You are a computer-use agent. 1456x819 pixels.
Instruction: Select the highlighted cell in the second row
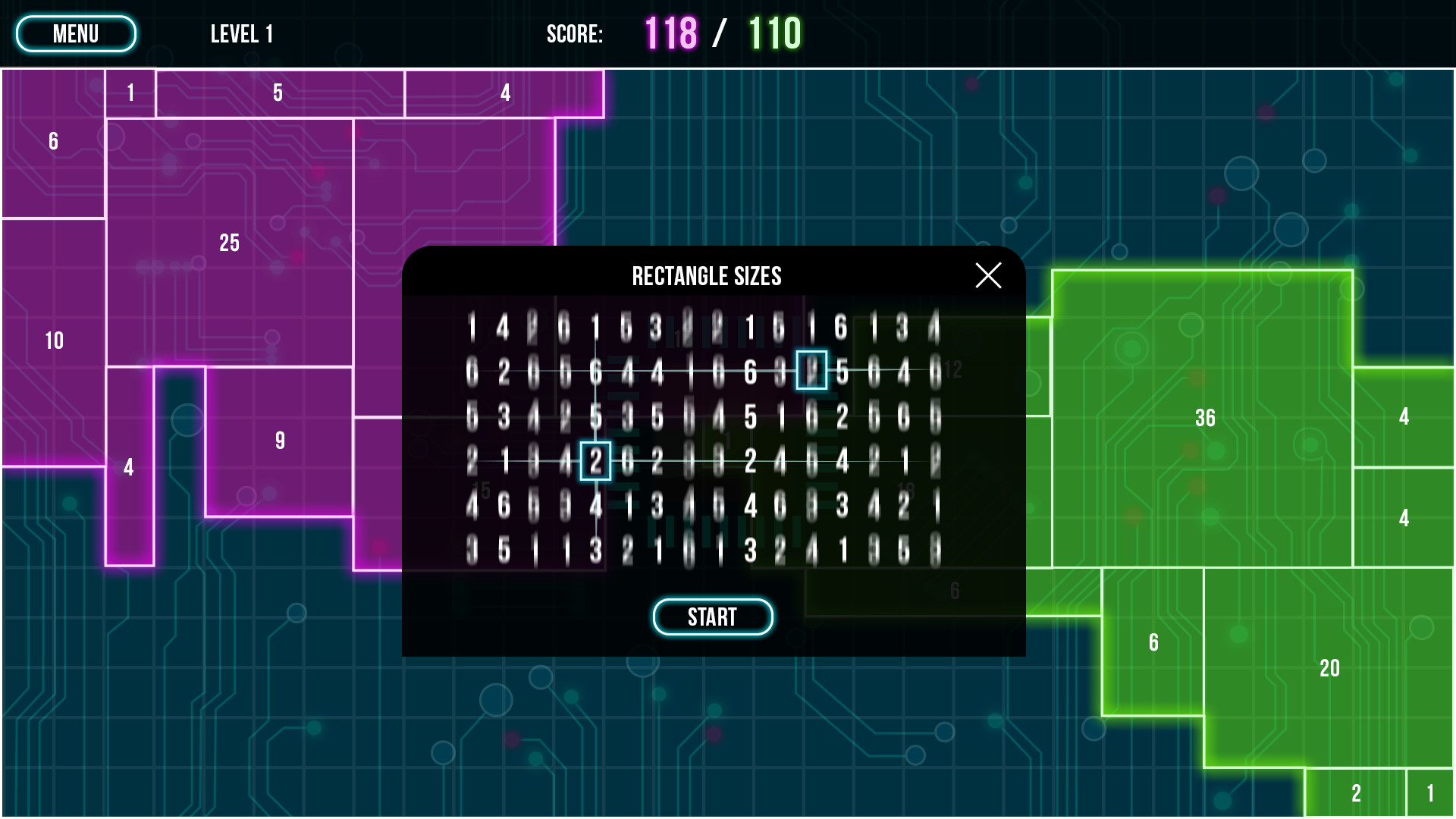tap(813, 371)
